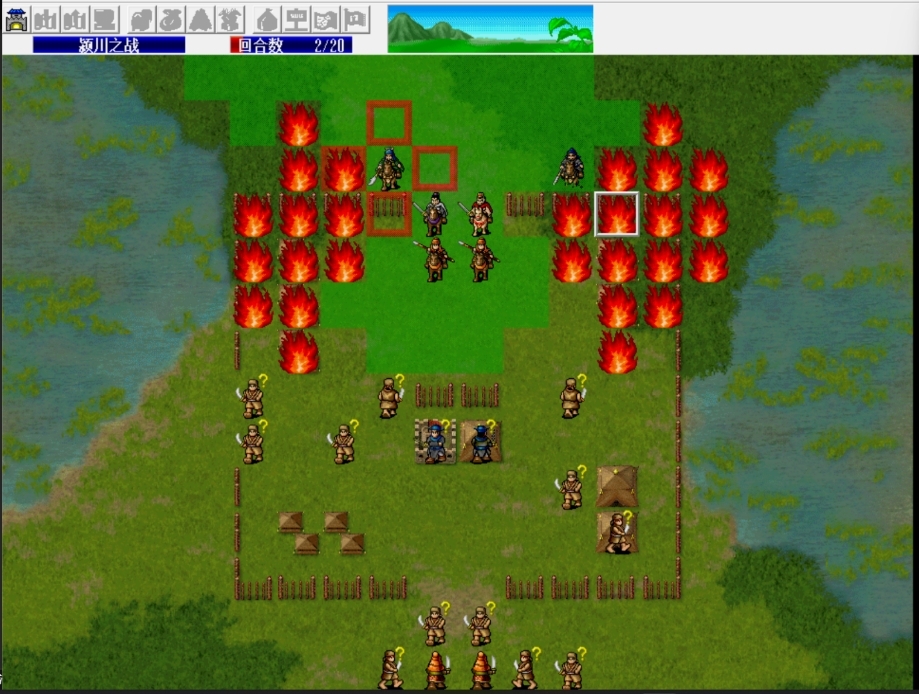
Task: Choose the red-outlined tile right of the officer
Action: coord(435,168)
